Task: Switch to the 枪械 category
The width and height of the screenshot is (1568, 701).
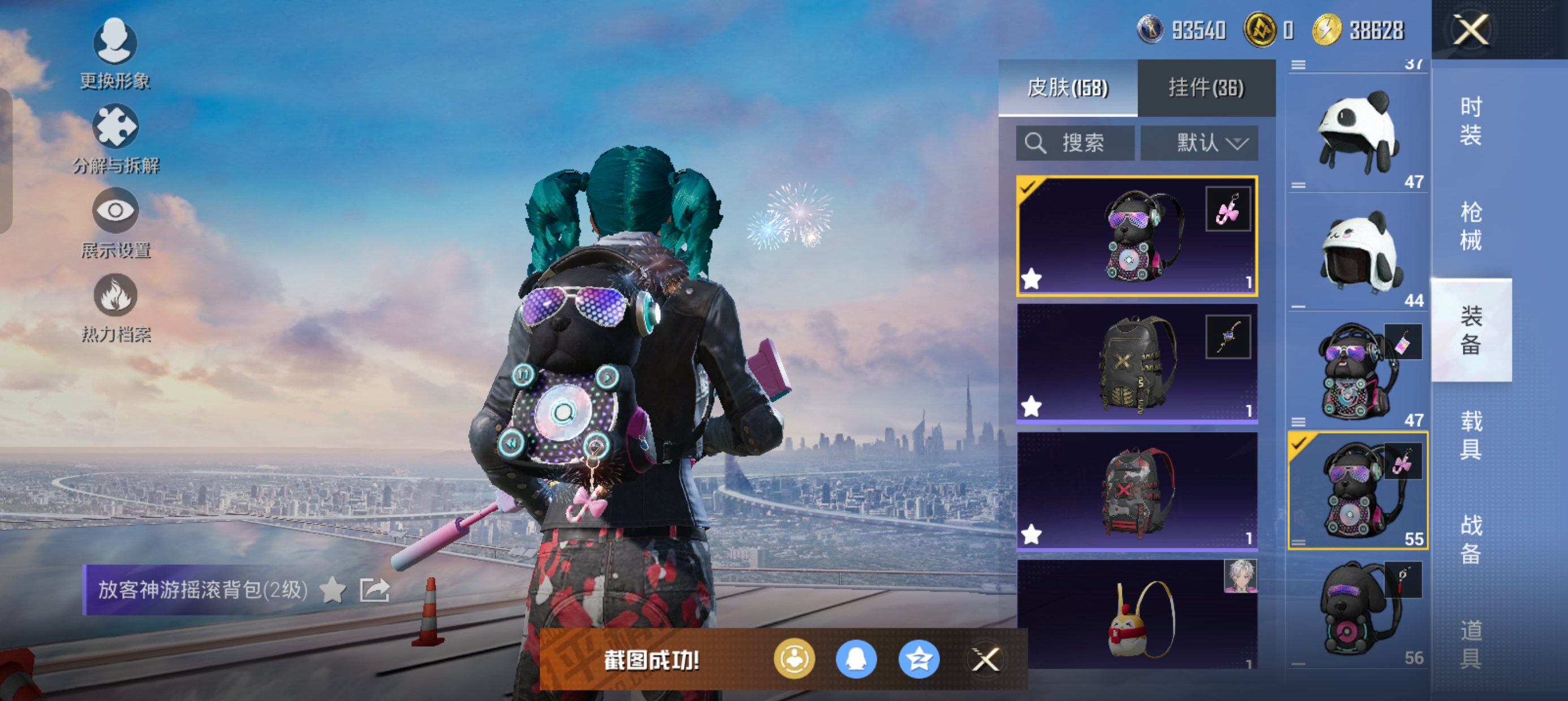Action: pyautogui.click(x=1471, y=226)
